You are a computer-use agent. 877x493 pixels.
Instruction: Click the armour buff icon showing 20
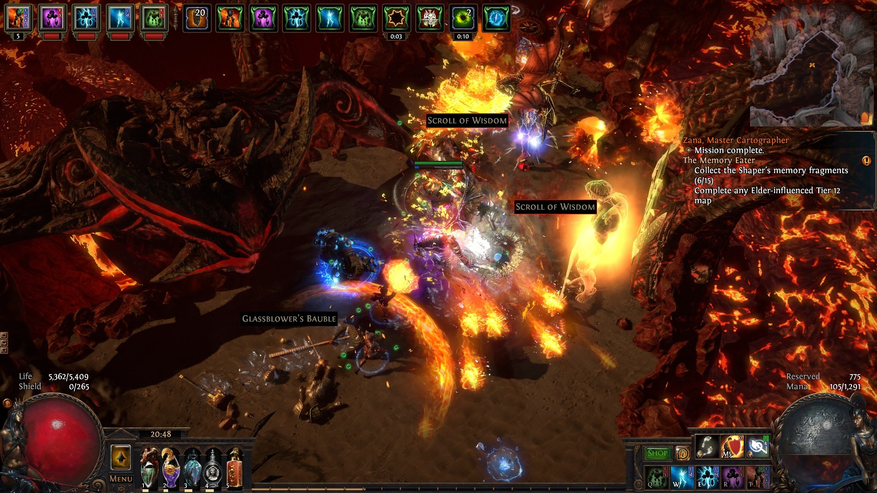click(x=197, y=17)
